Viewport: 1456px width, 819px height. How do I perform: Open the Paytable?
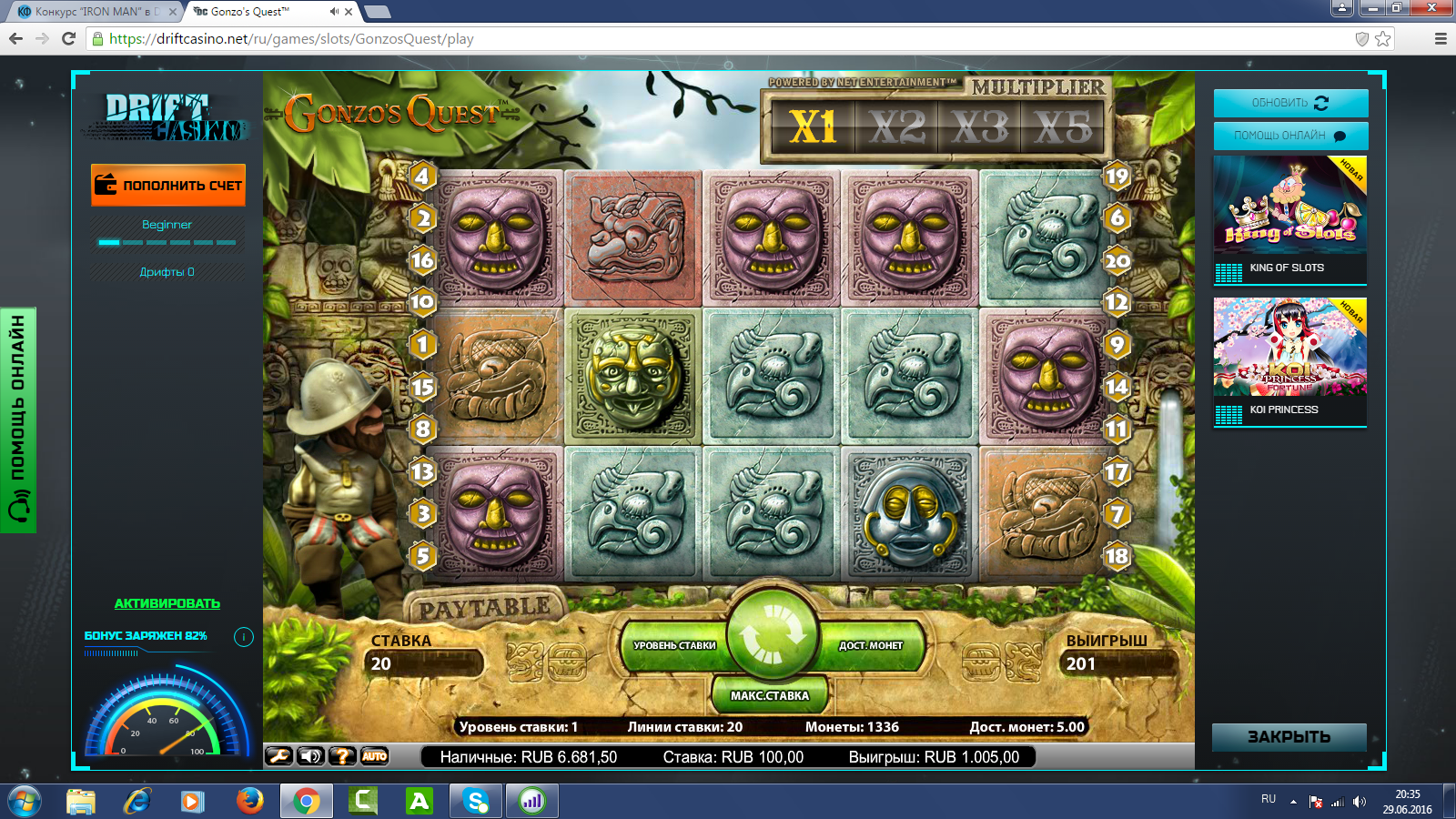pos(484,608)
